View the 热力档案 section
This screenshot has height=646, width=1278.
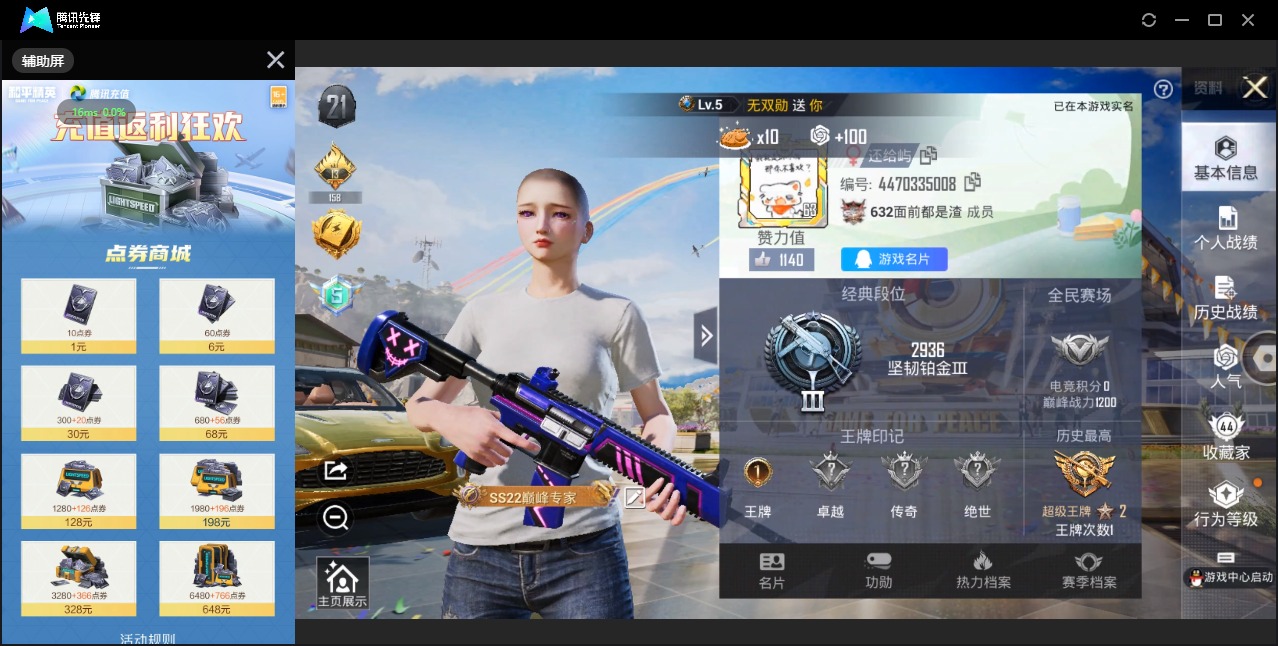983,571
